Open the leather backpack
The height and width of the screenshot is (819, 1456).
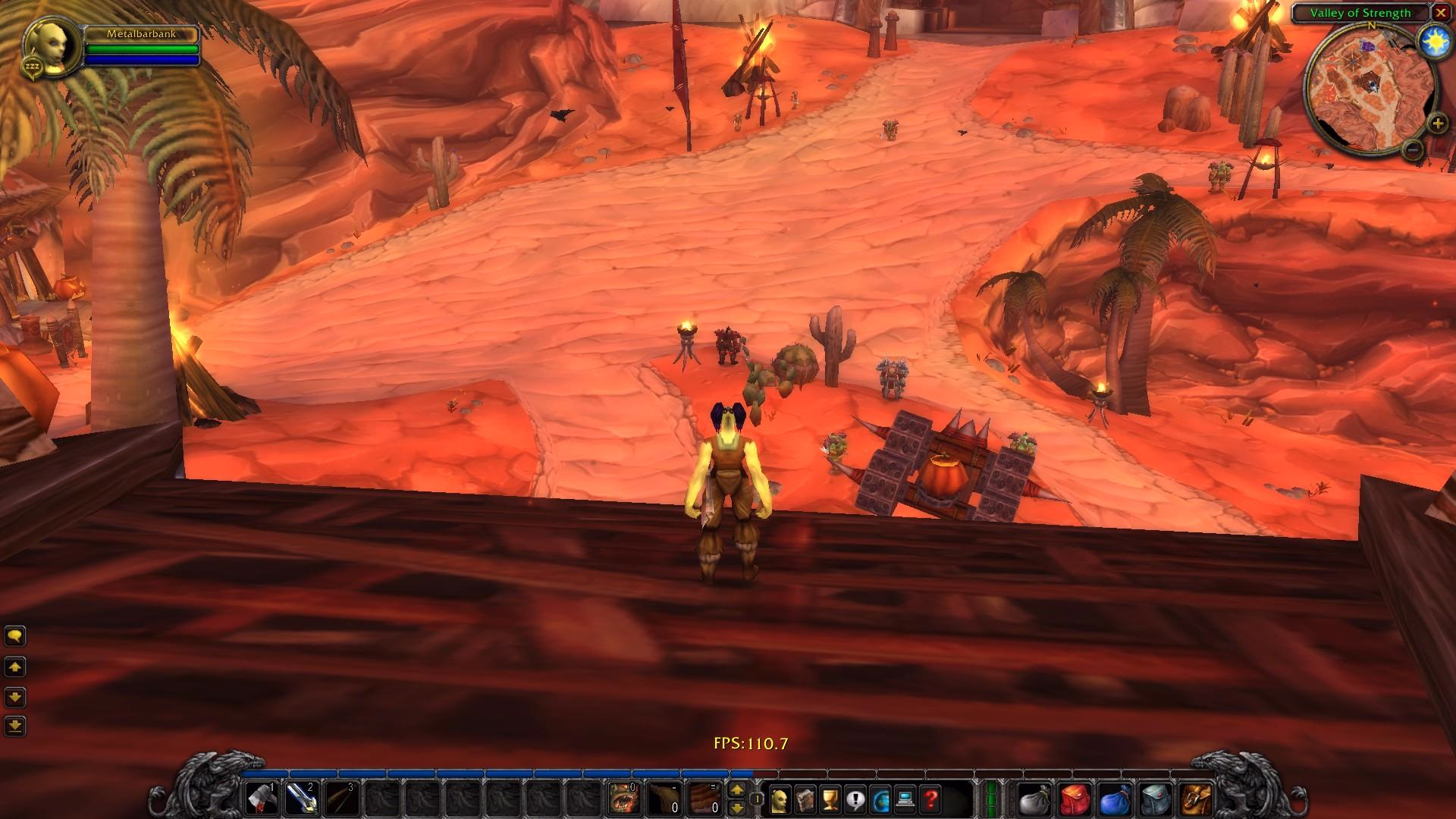coord(1196,799)
